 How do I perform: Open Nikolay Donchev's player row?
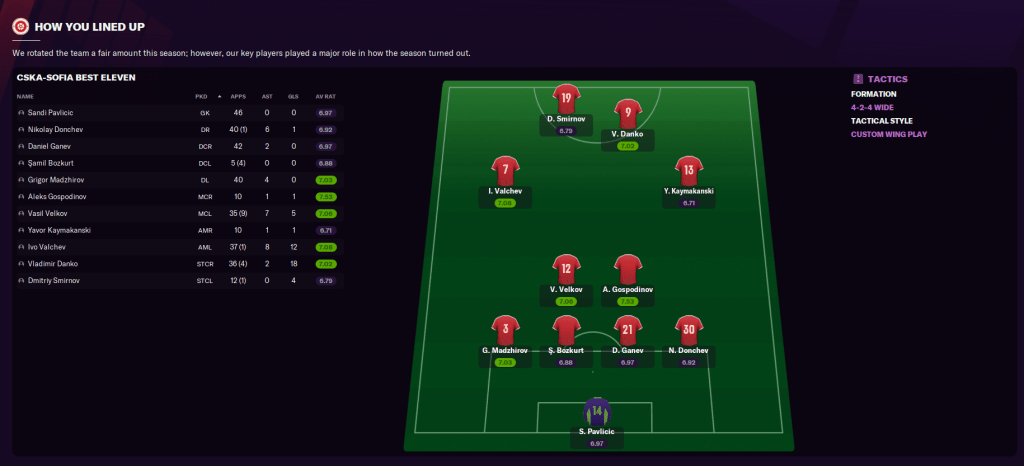(x=55, y=130)
